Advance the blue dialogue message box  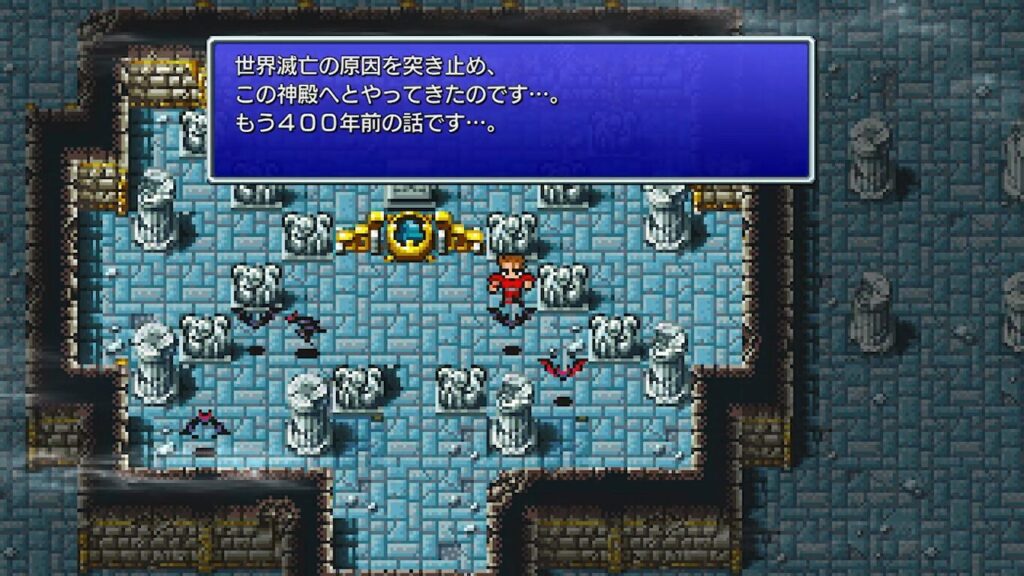click(x=510, y=109)
